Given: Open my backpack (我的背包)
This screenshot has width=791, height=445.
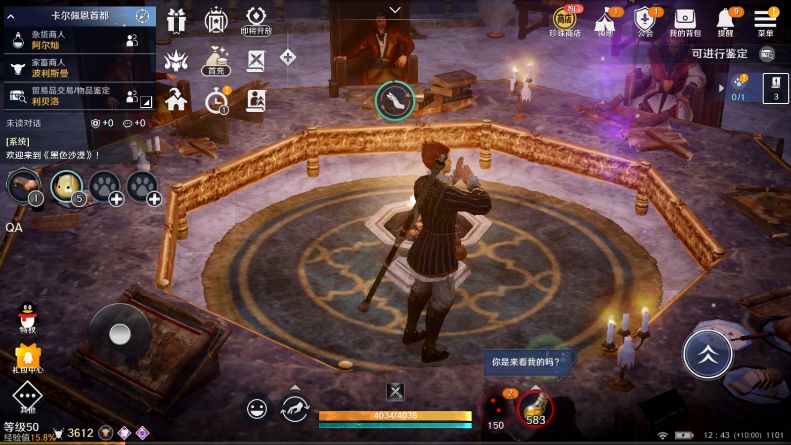Looking at the screenshot, I should [685, 20].
